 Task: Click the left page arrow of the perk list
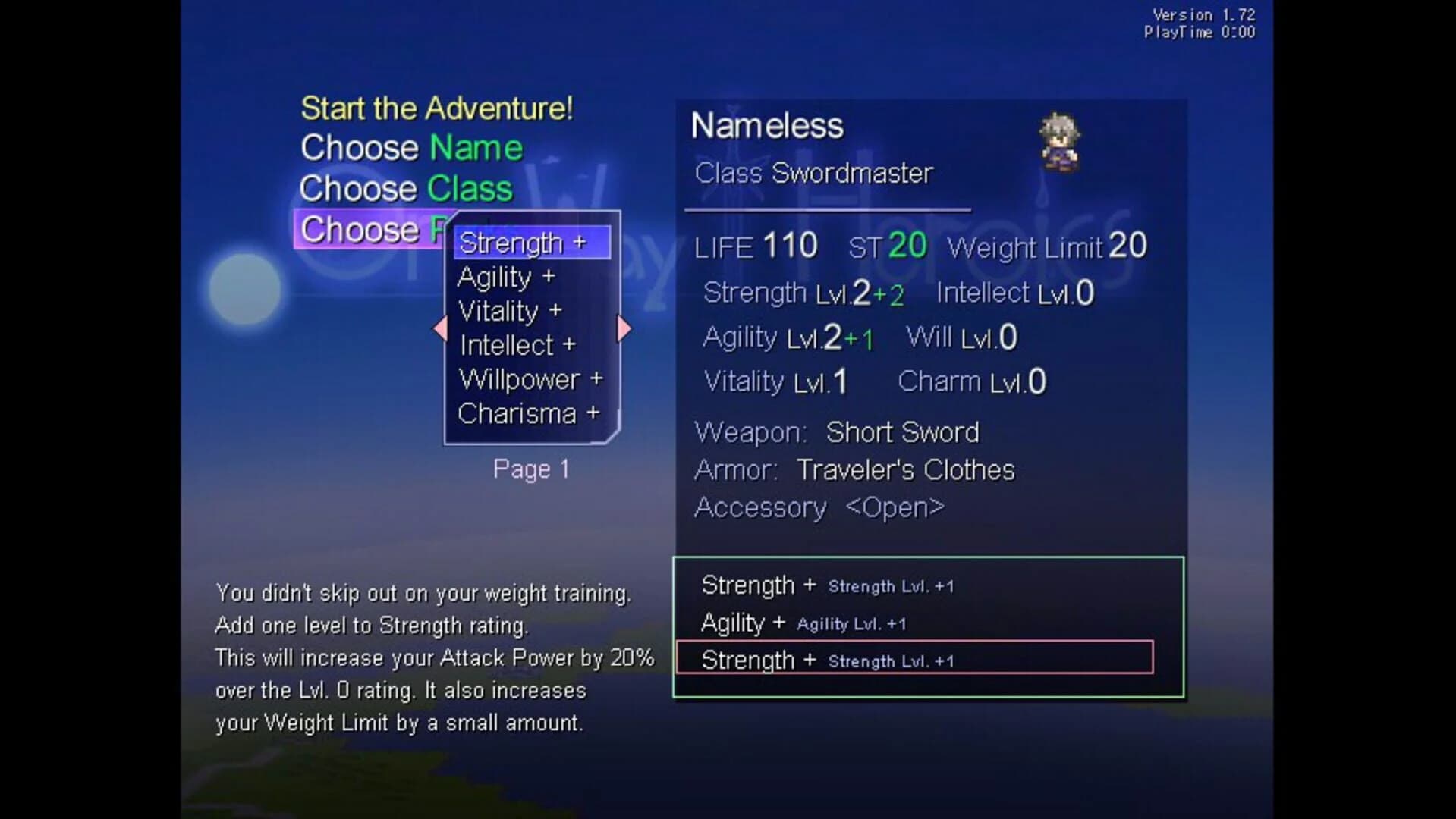point(439,328)
